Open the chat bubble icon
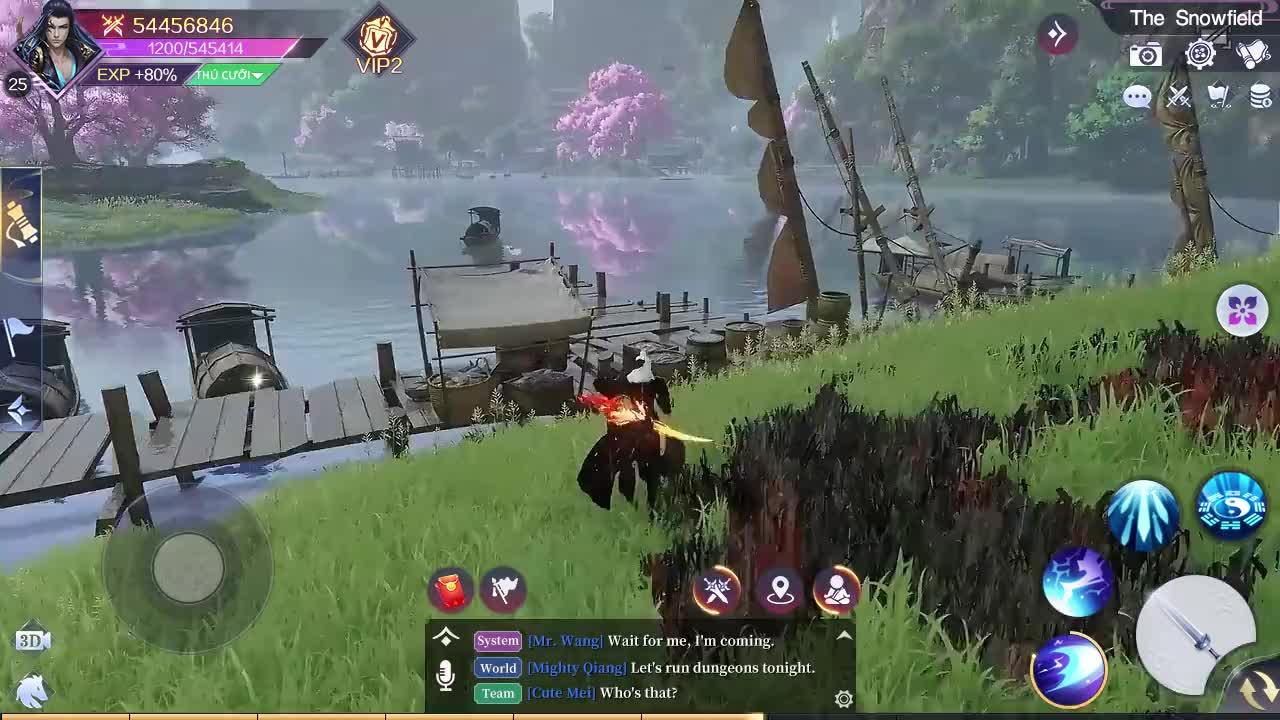The width and height of the screenshot is (1280, 720). tap(1138, 97)
